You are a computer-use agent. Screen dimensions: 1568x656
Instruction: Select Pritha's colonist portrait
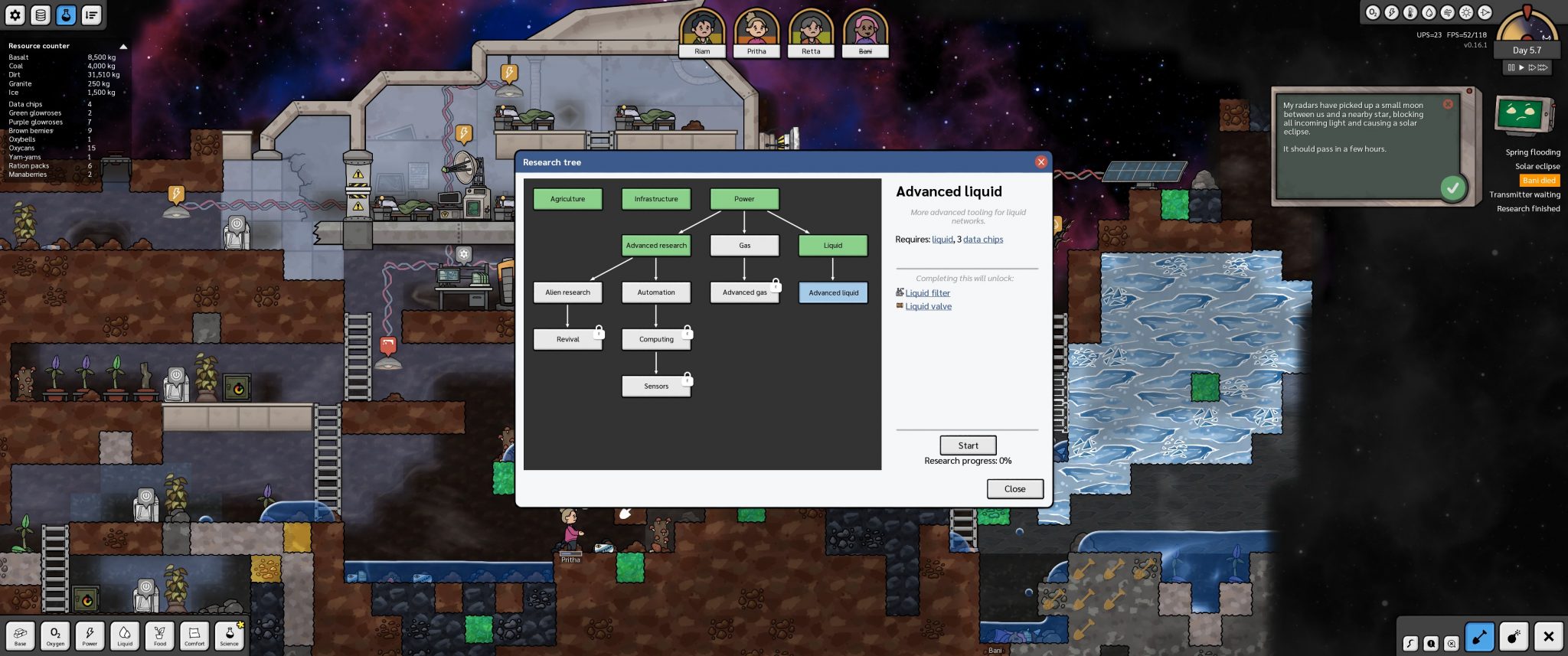point(756,32)
